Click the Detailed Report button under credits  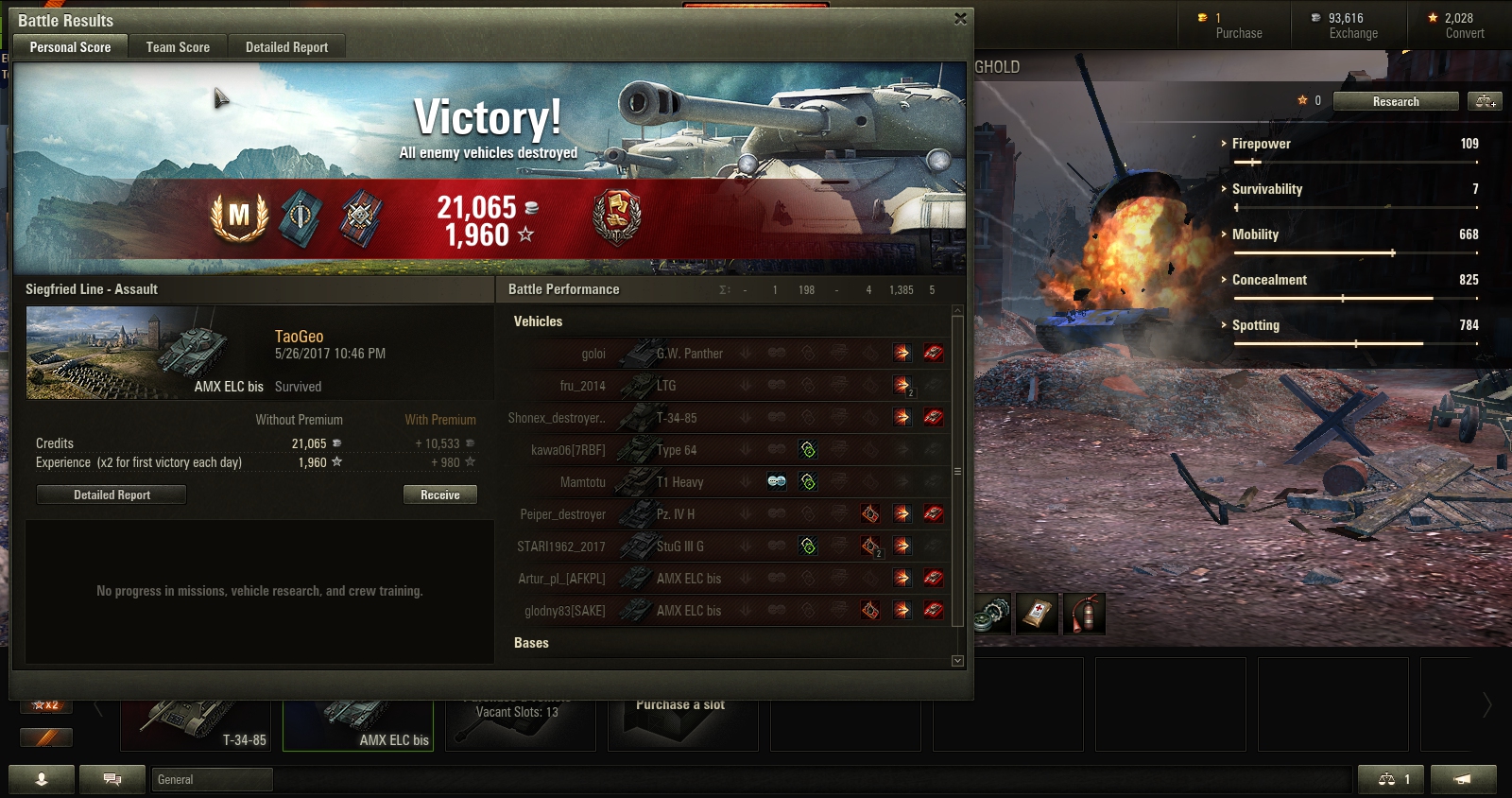(112, 494)
